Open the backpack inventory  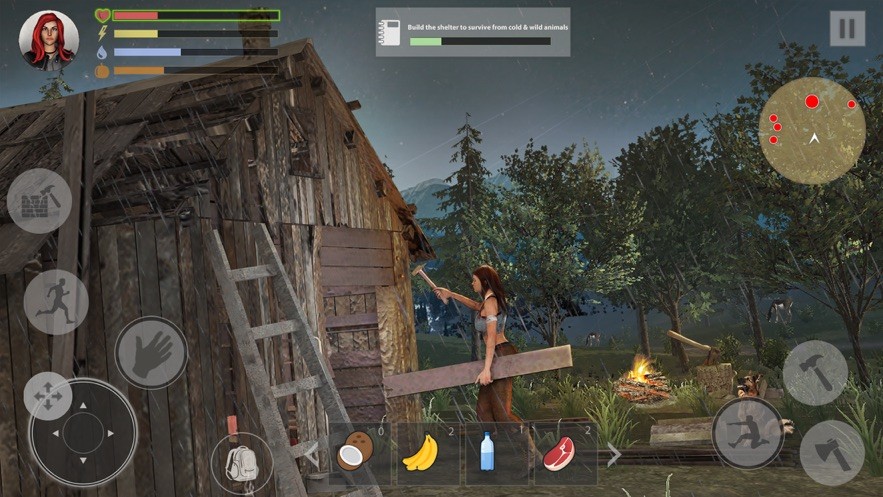click(x=242, y=463)
